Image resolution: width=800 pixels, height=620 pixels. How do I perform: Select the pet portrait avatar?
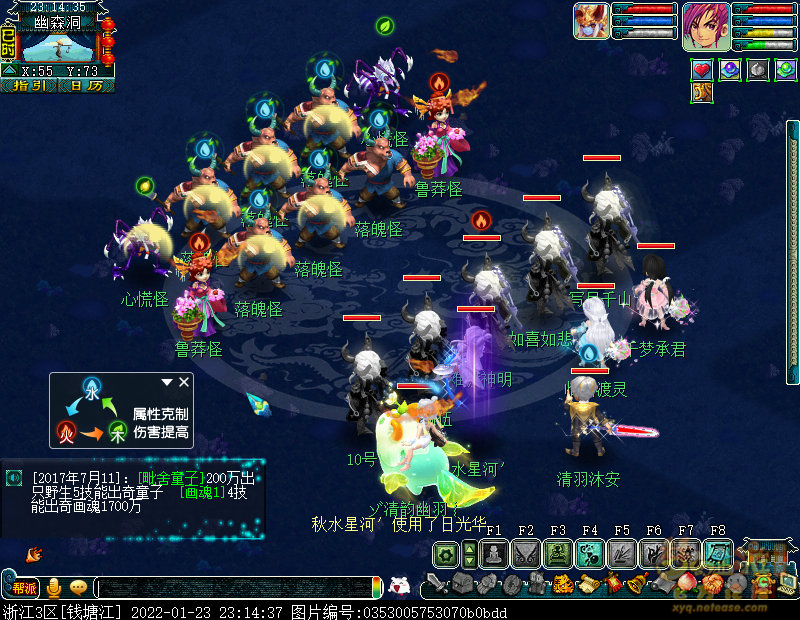click(591, 20)
